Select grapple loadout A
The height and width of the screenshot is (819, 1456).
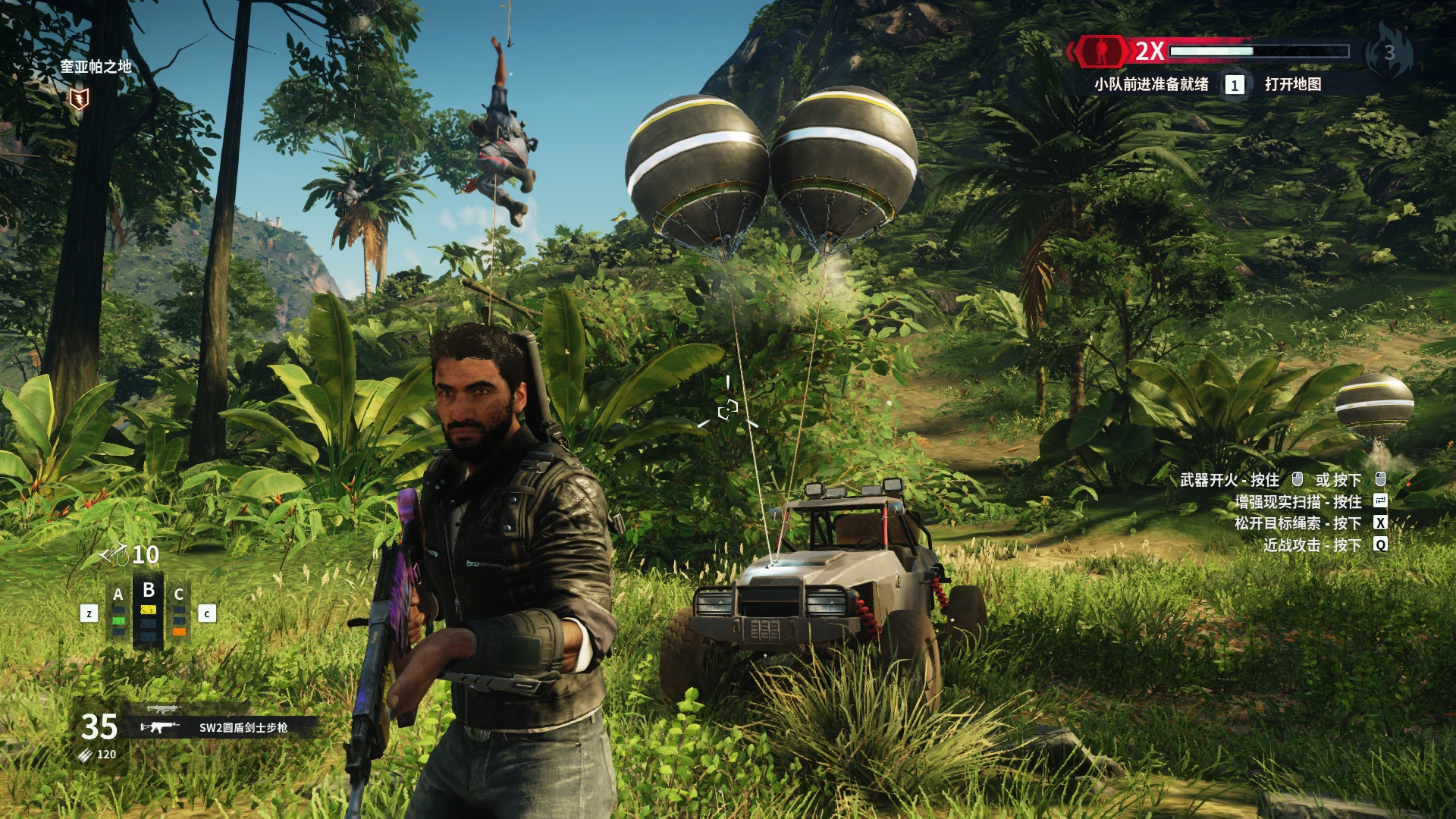tap(118, 611)
